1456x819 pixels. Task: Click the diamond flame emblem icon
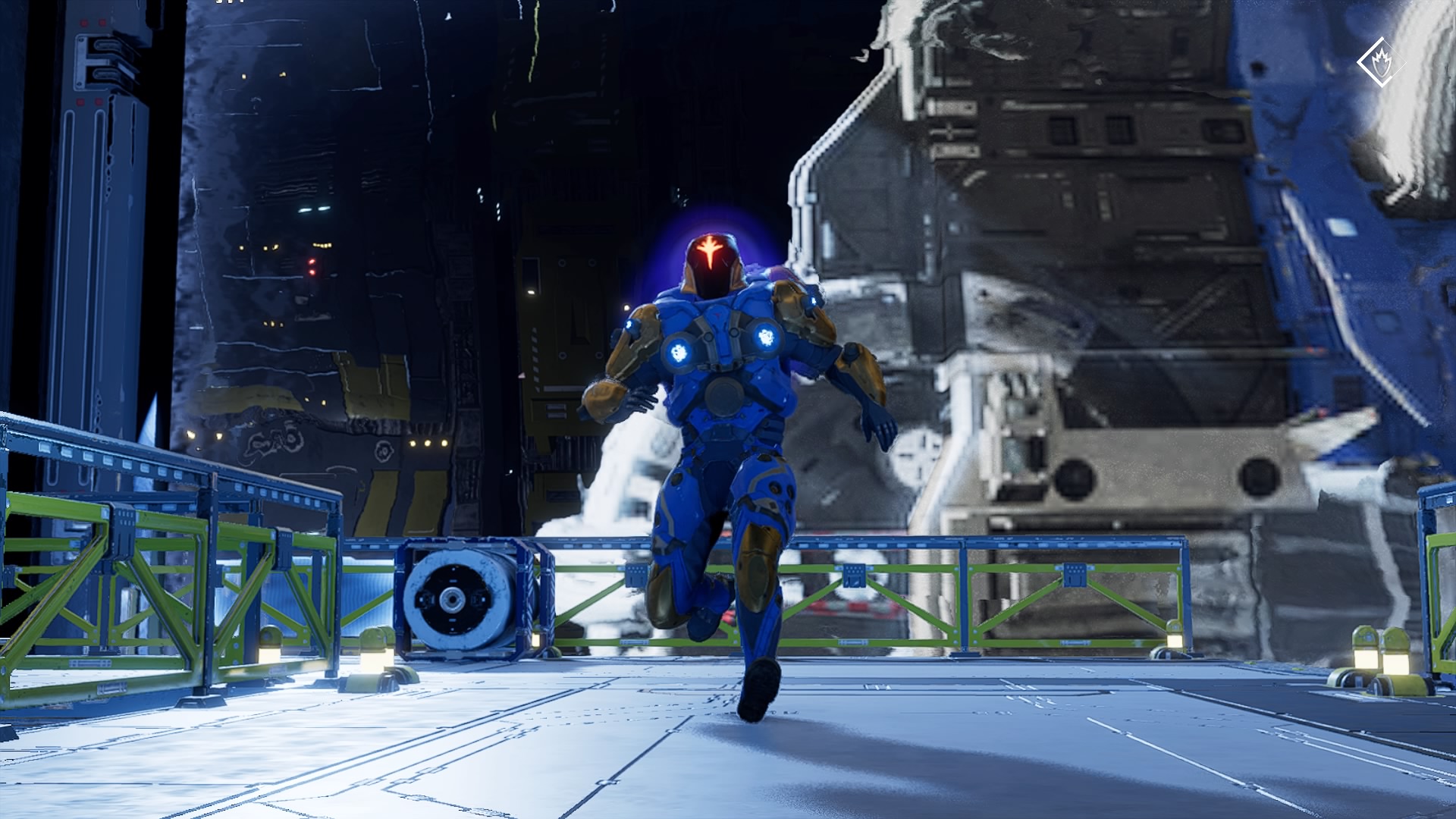pos(1380,62)
